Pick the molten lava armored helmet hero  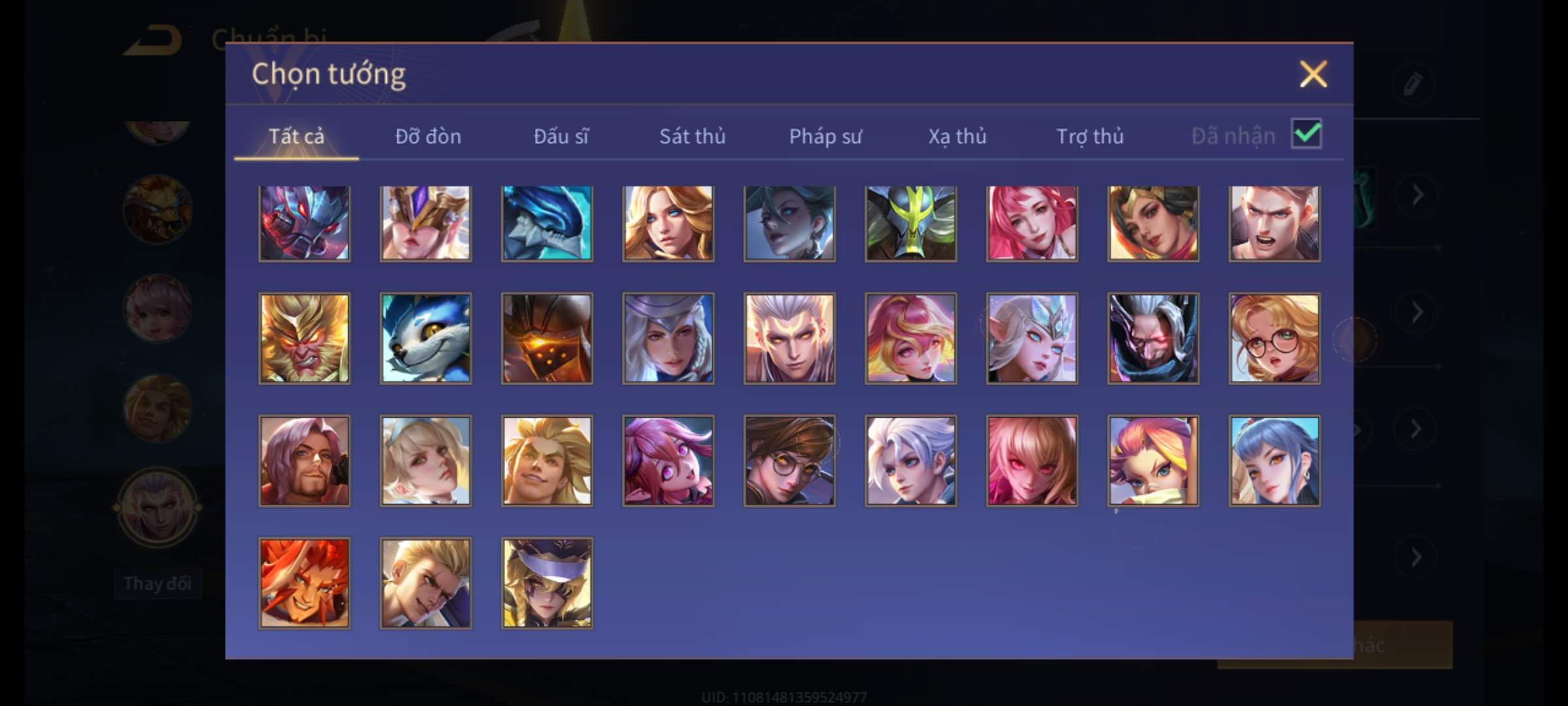click(x=547, y=338)
